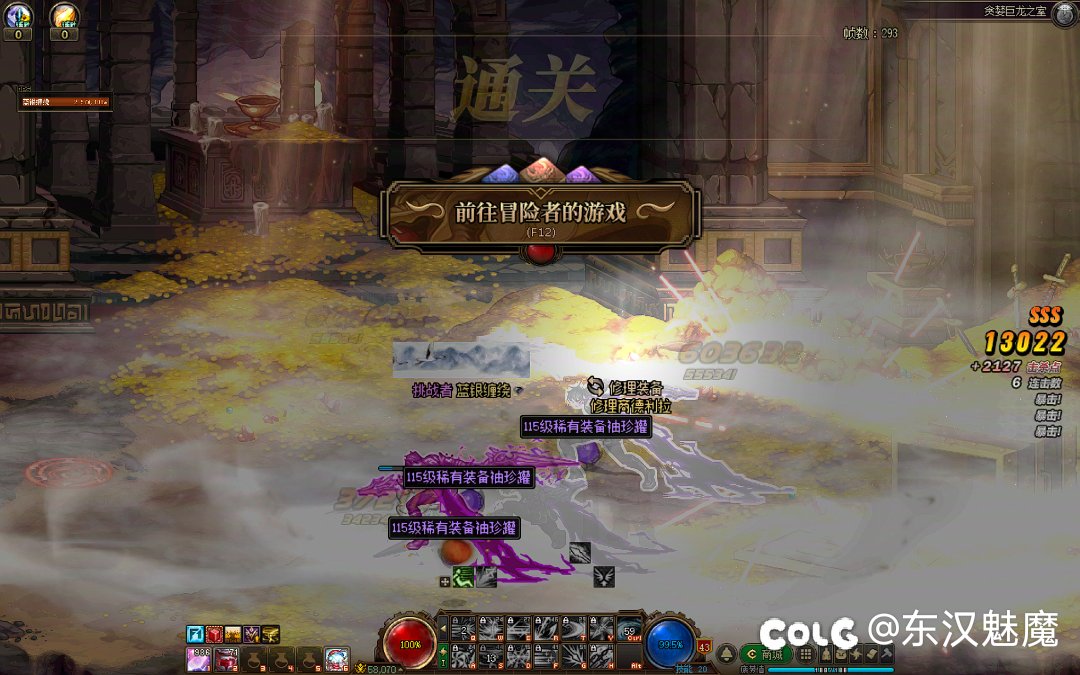Image resolution: width=1080 pixels, height=675 pixels.
Task: Click the green skill bar toggle button
Action: [x=443, y=656]
